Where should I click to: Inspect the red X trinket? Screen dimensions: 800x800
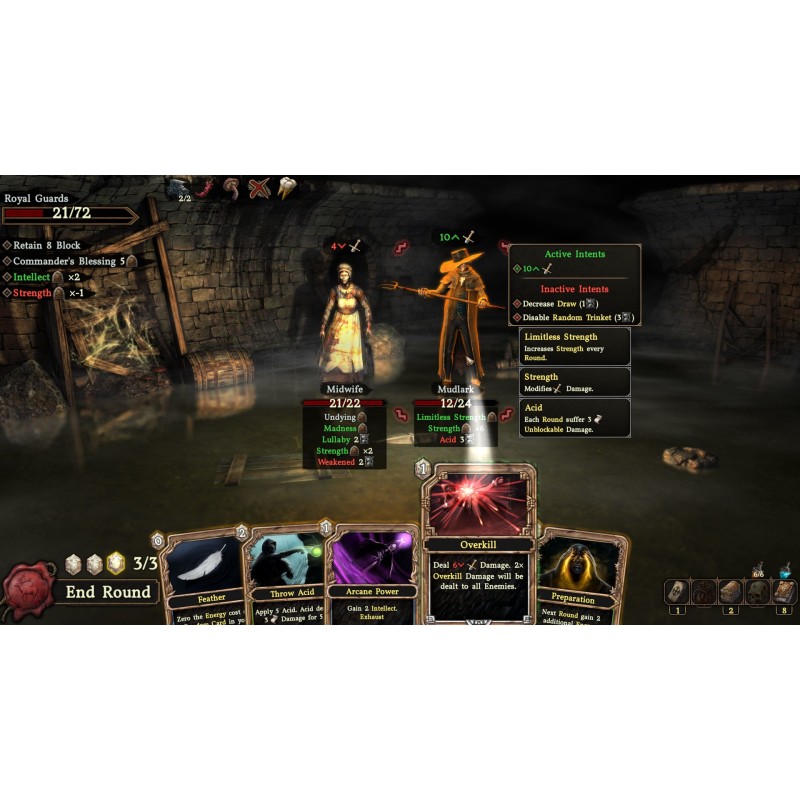pyautogui.click(x=260, y=187)
